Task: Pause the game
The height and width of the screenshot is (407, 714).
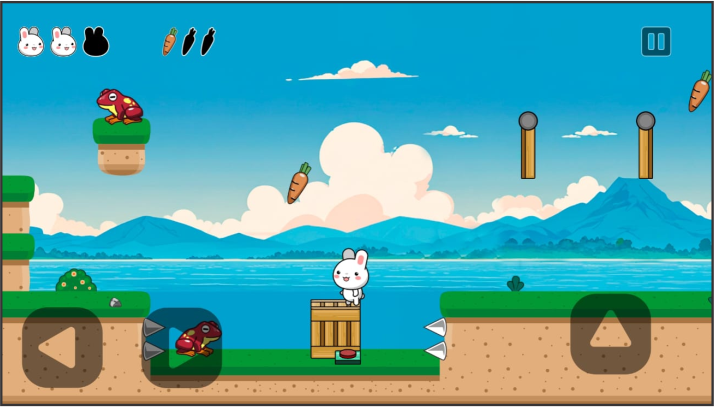Action: point(656,42)
